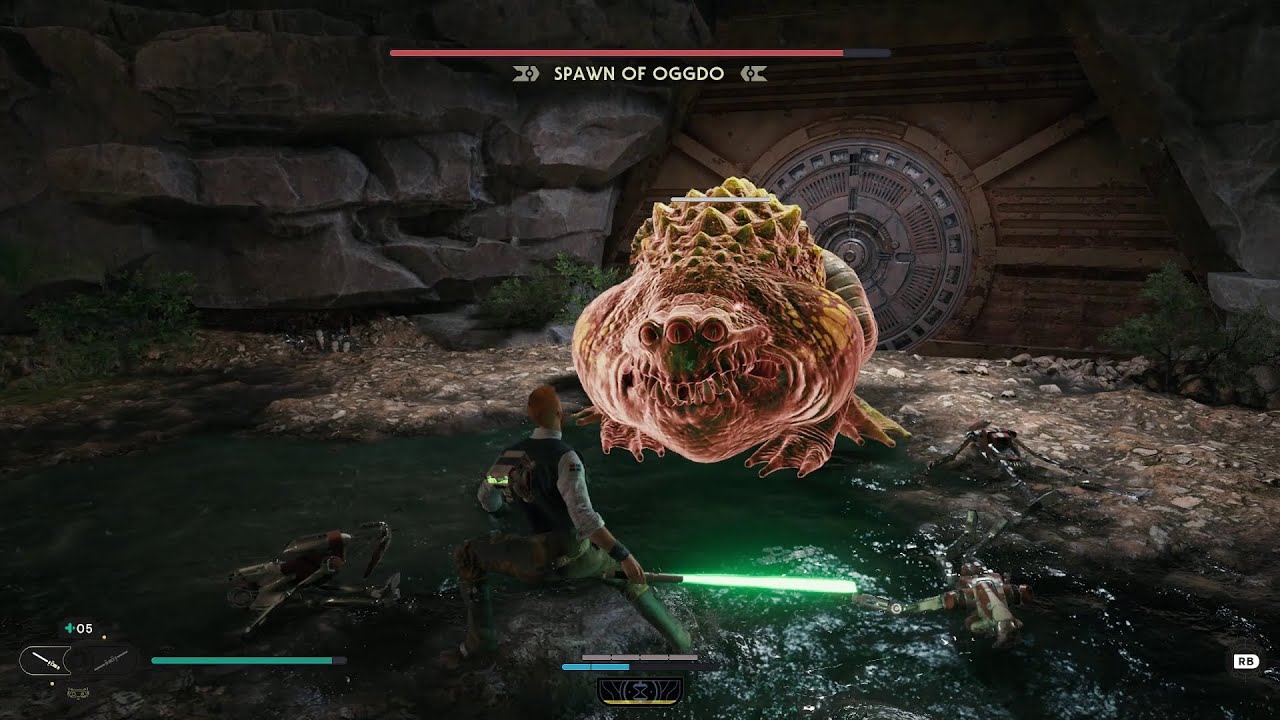Image resolution: width=1280 pixels, height=720 pixels.
Task: Use the green stim canister icon
Action: pos(68,629)
